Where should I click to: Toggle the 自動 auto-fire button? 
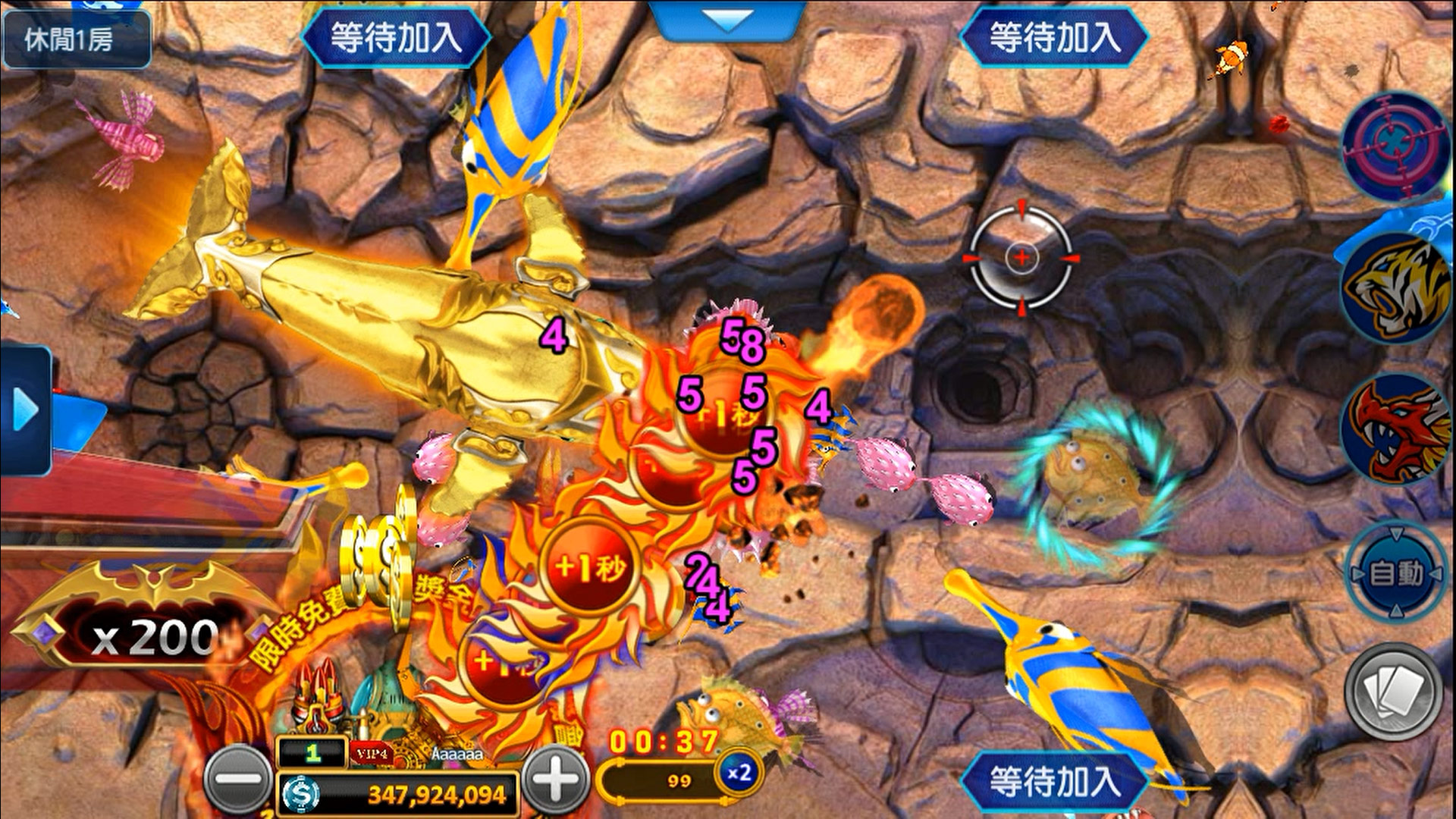(x=1396, y=573)
